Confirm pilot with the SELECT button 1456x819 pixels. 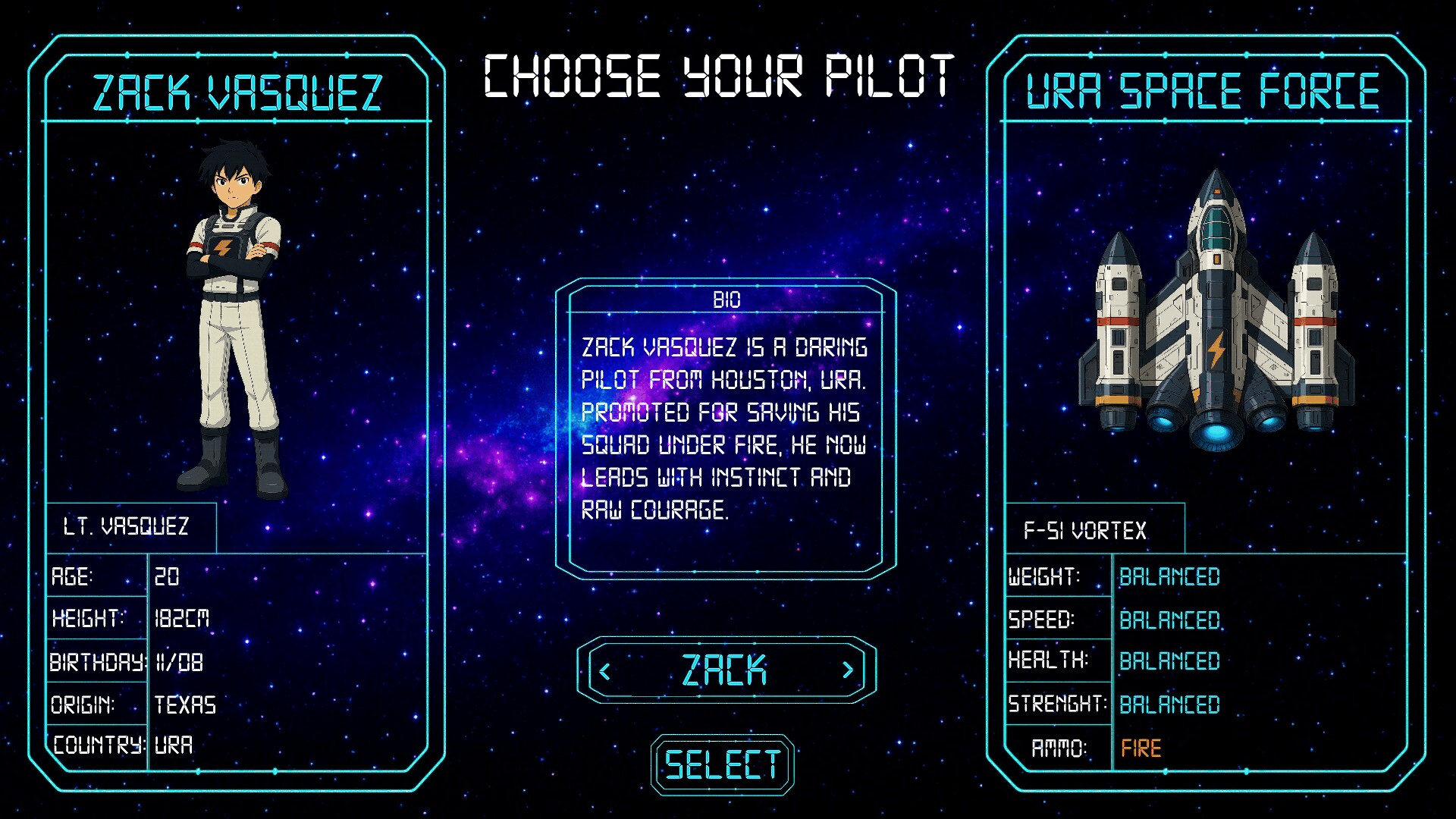click(722, 764)
